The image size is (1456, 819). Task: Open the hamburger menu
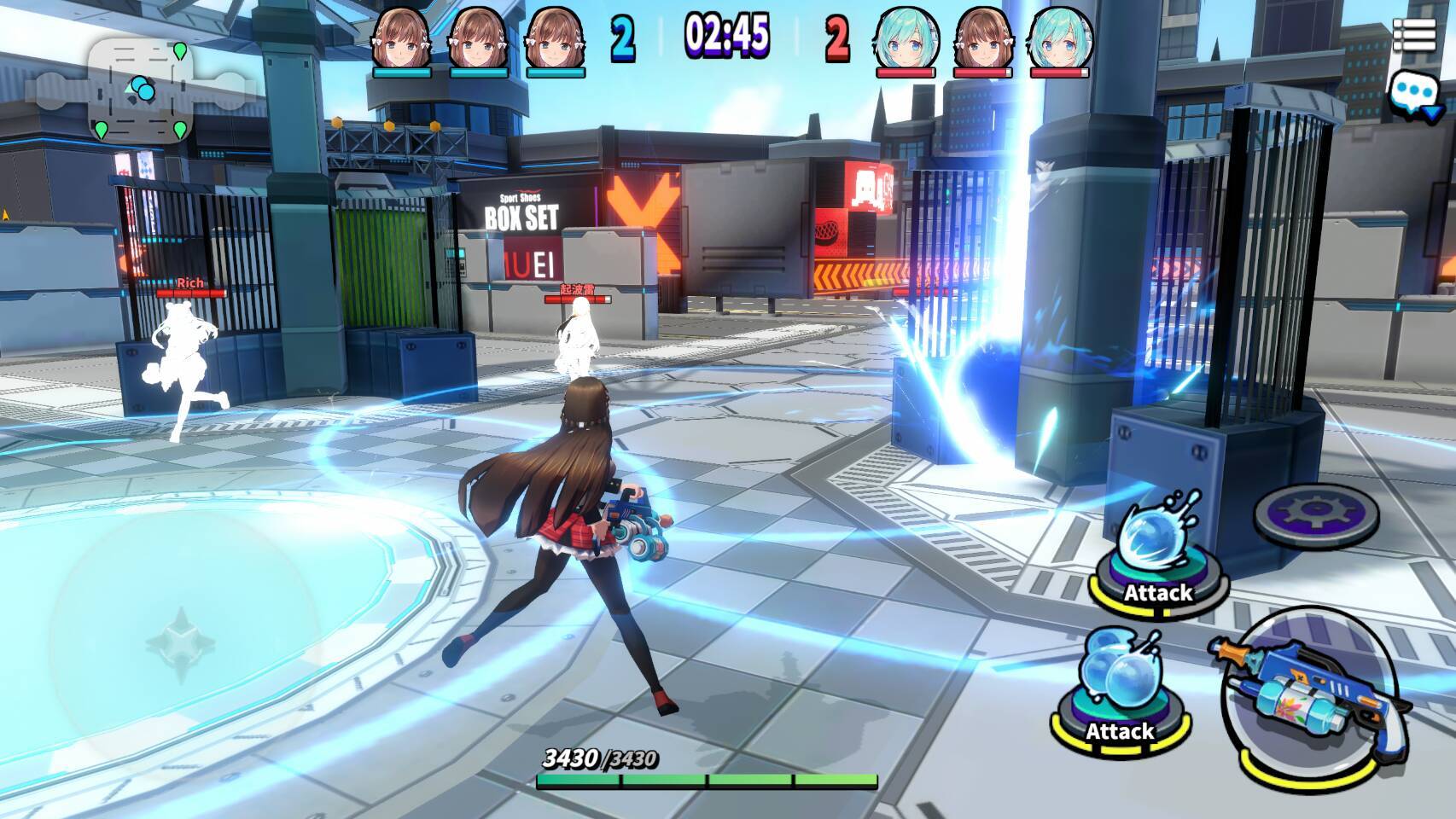[x=1413, y=36]
